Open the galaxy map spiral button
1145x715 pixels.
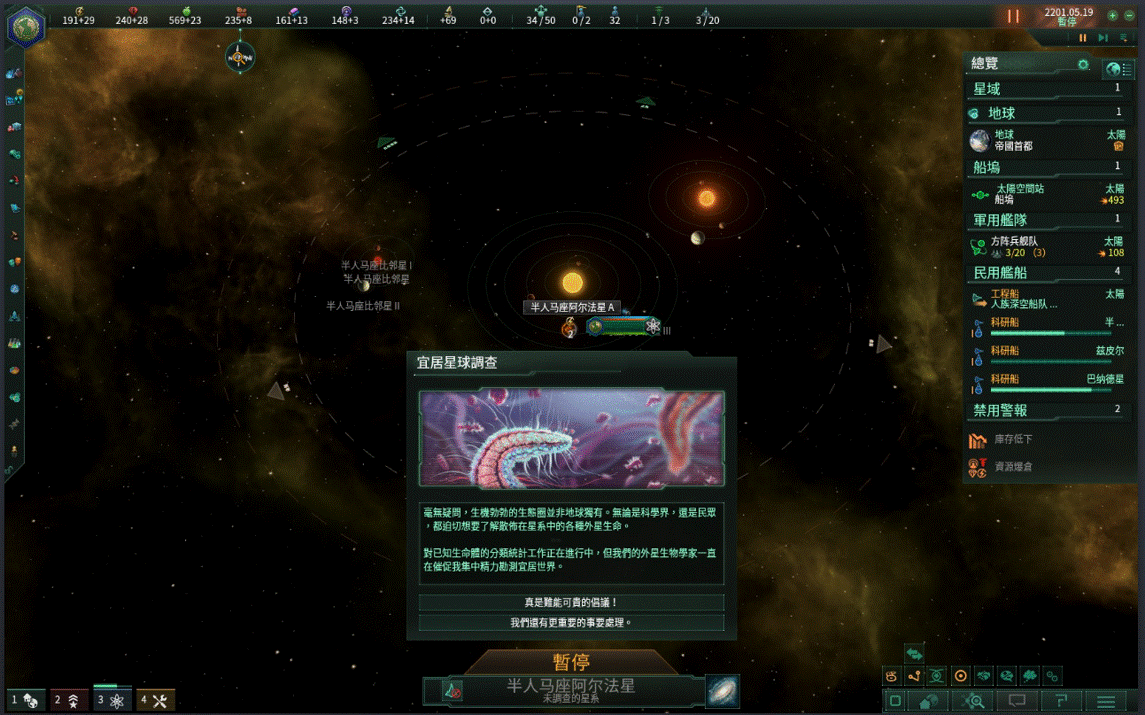click(722, 690)
